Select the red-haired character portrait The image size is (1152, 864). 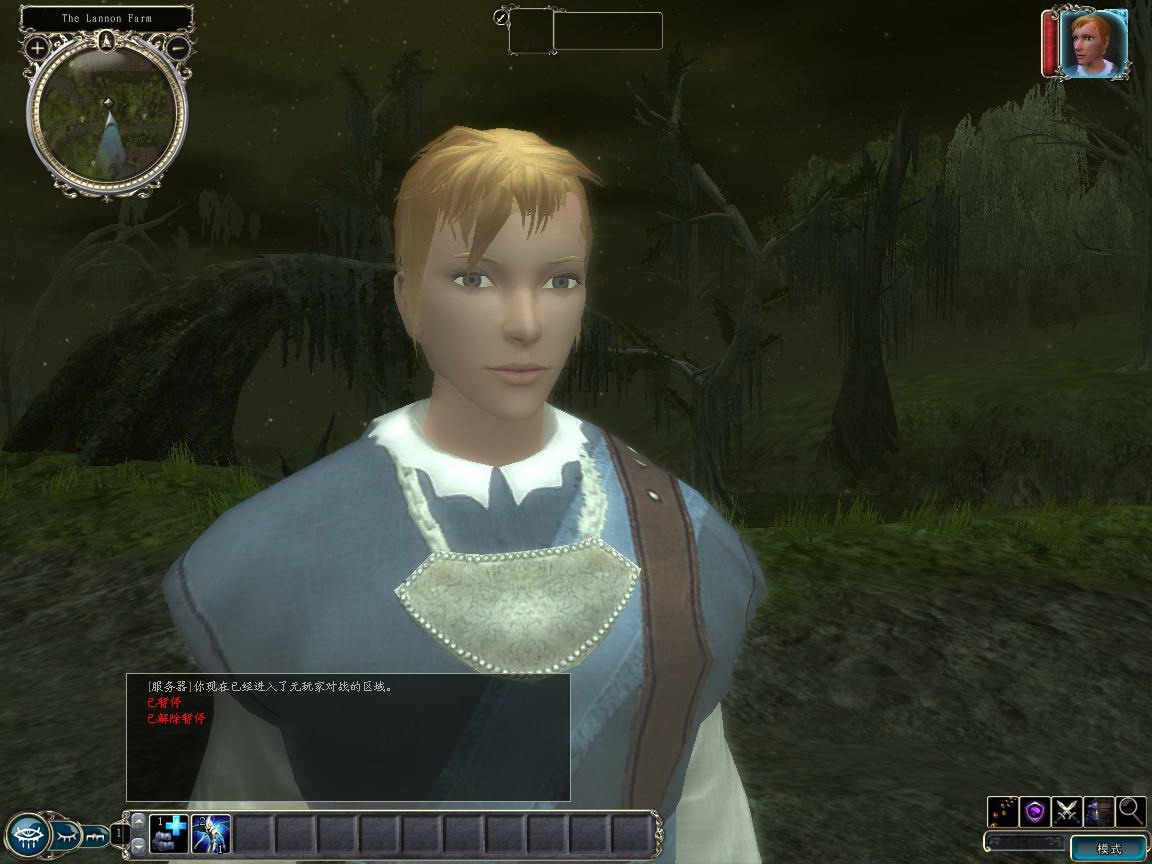click(1093, 43)
